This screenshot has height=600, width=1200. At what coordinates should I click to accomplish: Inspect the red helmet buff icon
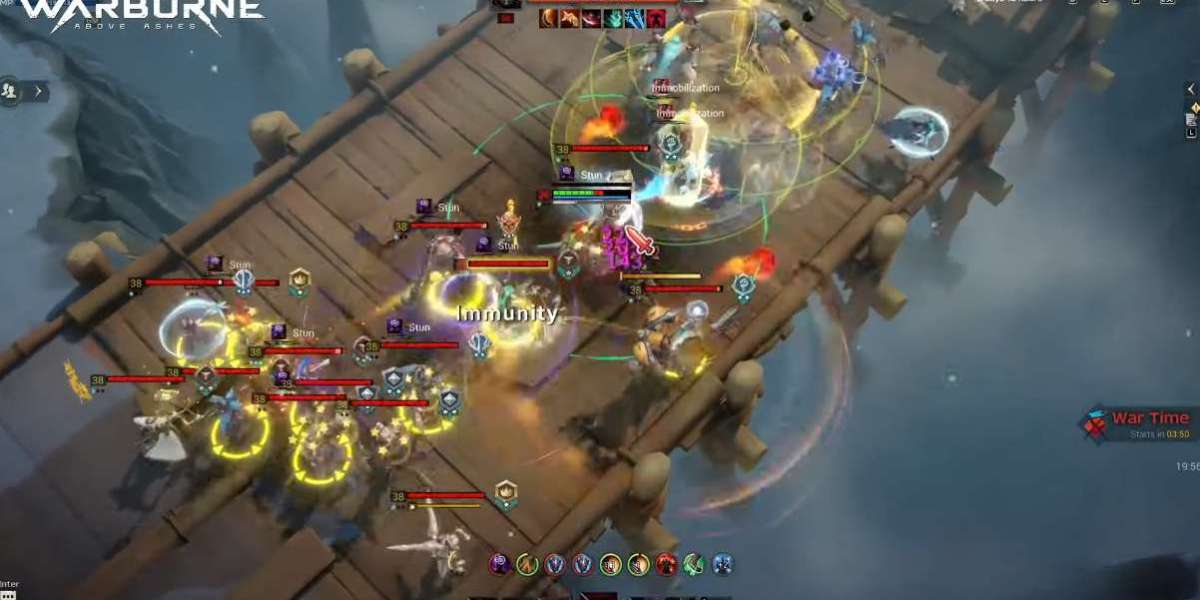tap(655, 17)
